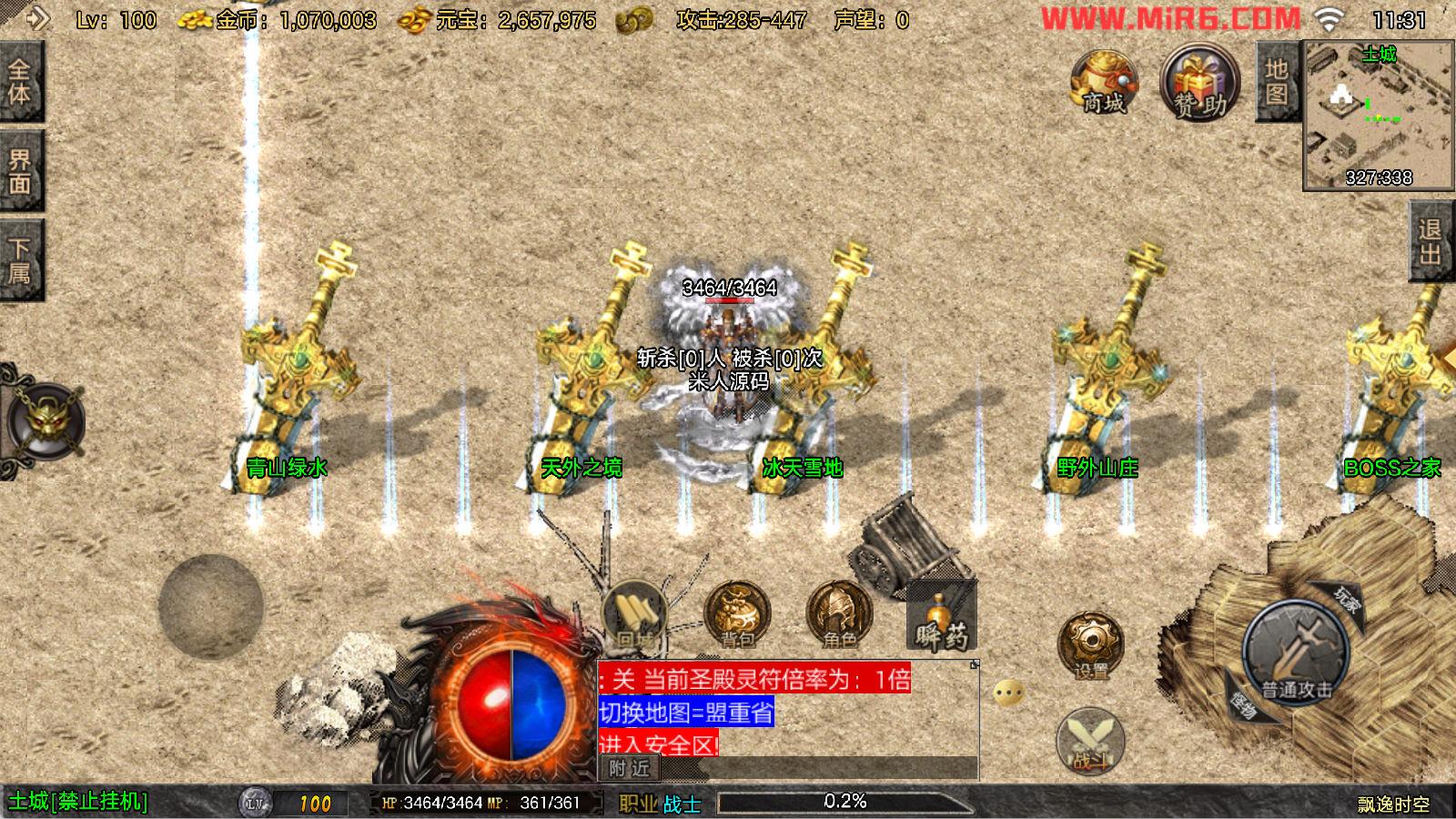Select the 下属 side tab

click(x=20, y=260)
